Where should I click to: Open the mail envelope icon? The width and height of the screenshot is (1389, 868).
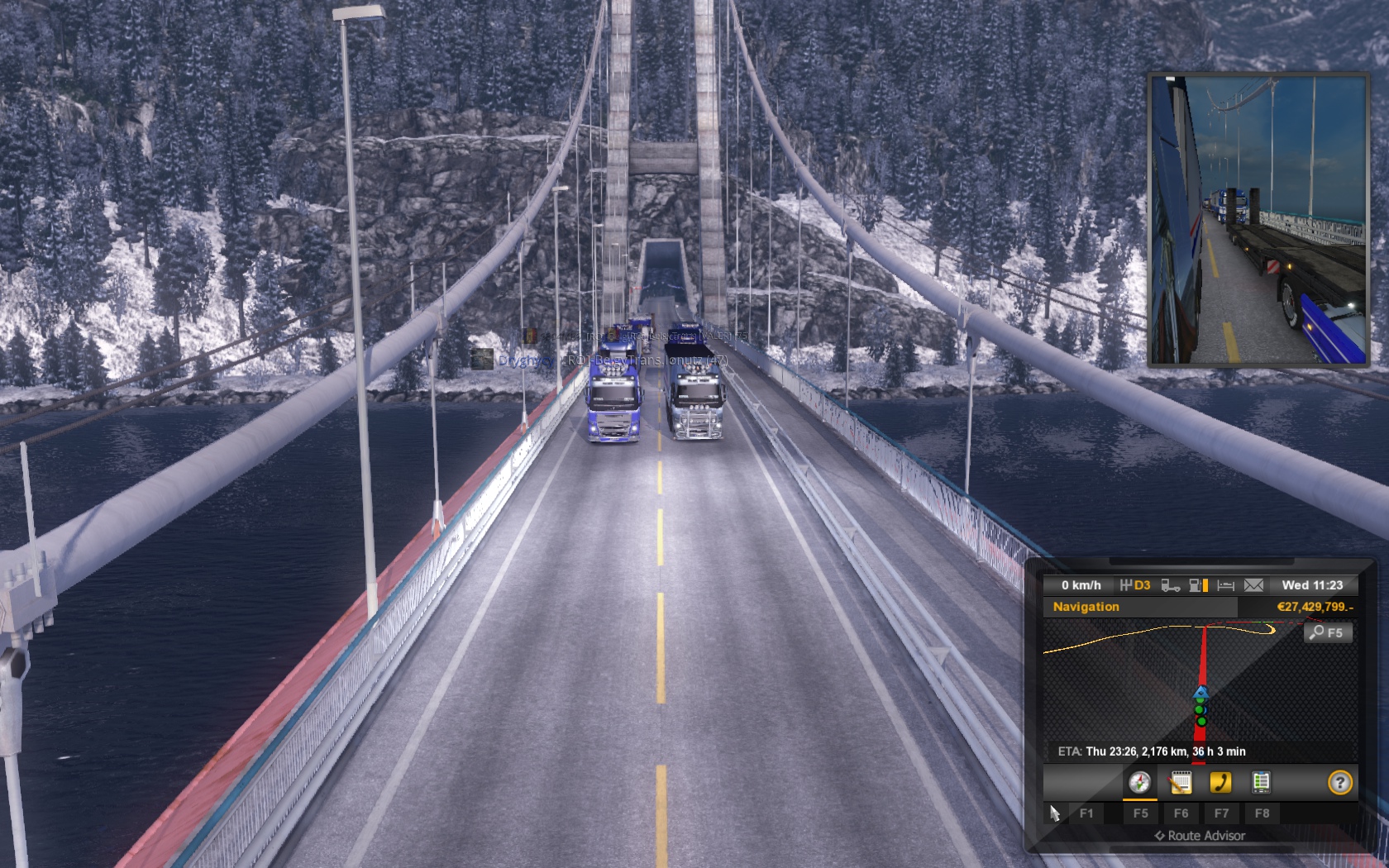coord(1253,585)
